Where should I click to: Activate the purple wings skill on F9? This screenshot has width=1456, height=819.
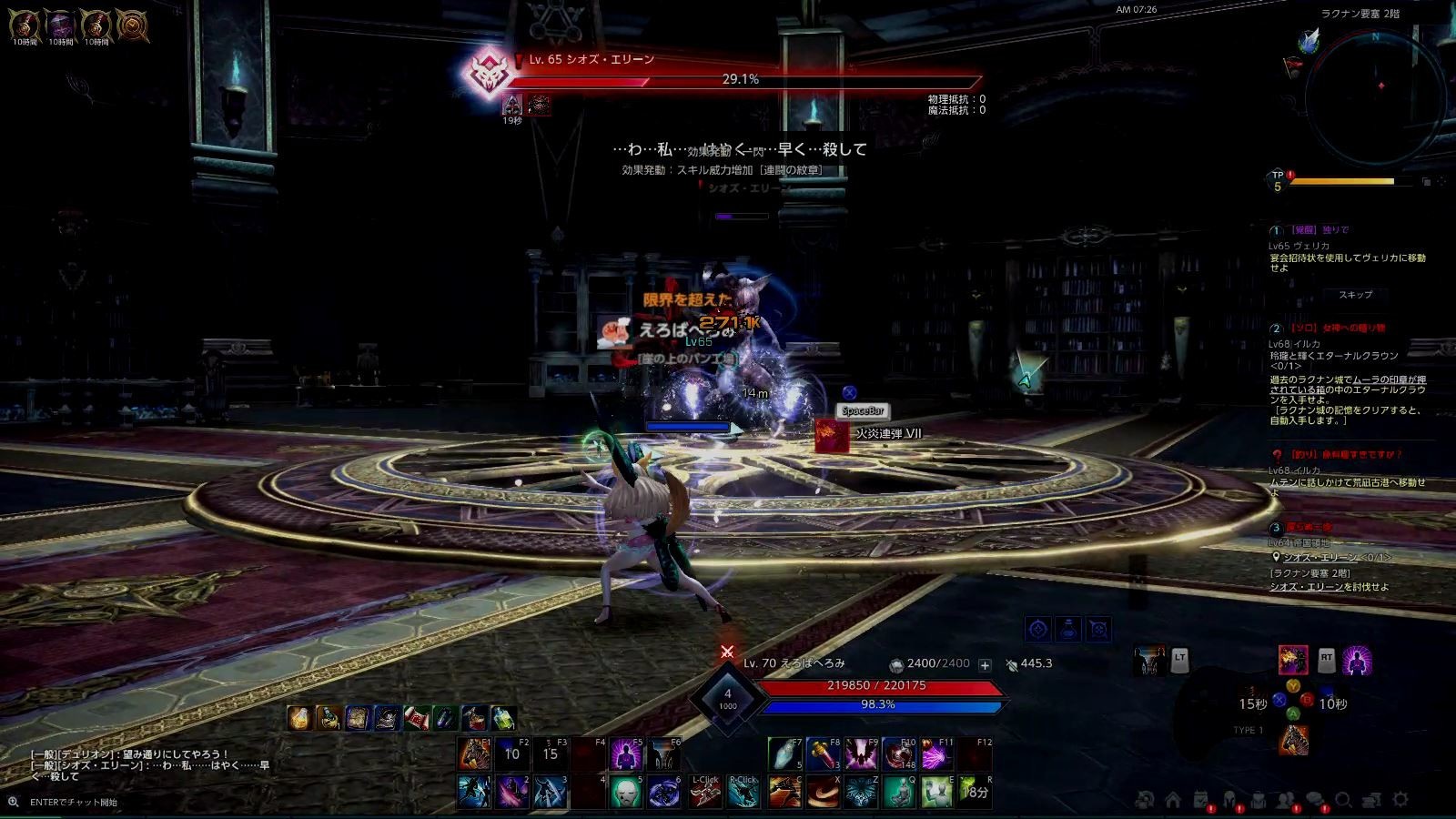(x=861, y=753)
